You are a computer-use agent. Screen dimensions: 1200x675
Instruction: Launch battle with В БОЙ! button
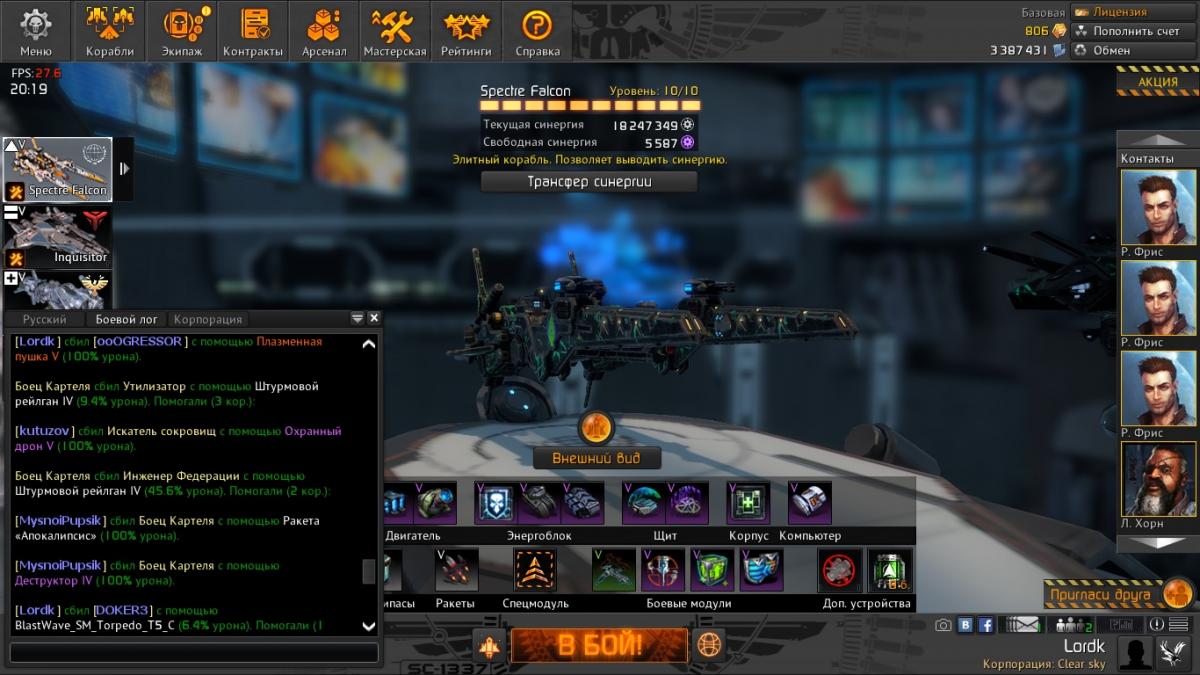[x=599, y=645]
